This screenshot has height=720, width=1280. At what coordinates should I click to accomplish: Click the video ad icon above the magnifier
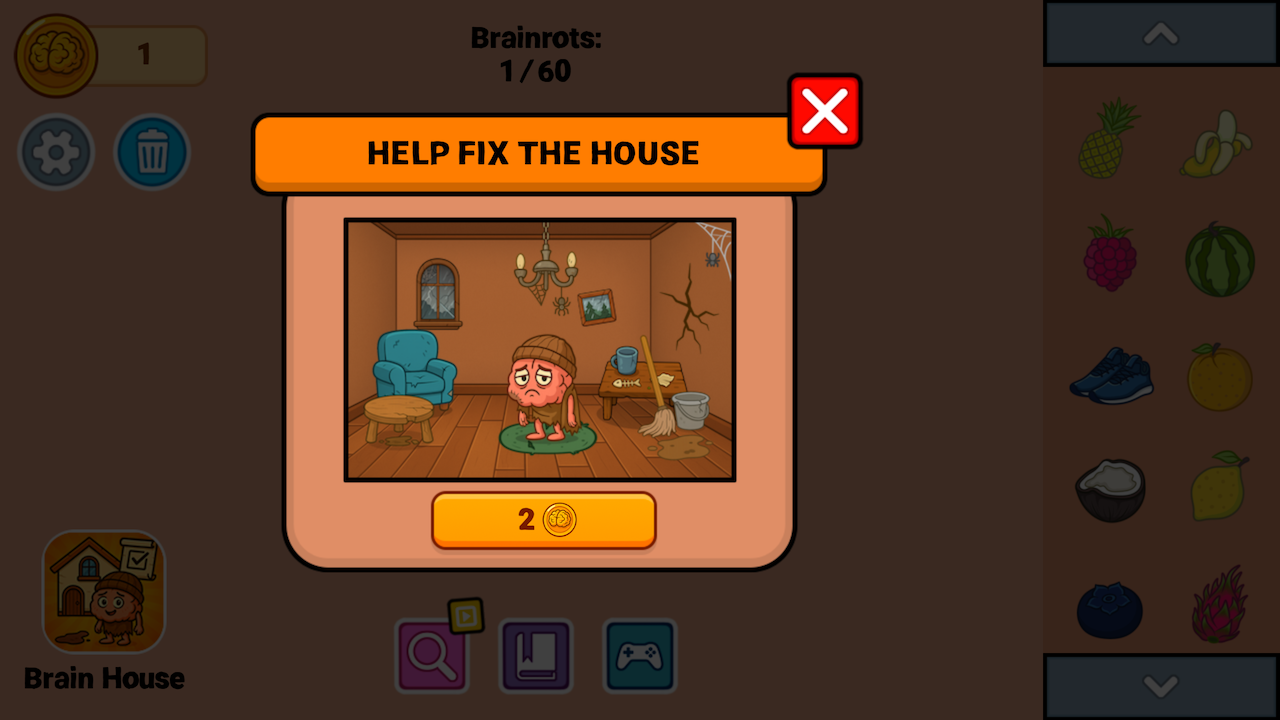(x=467, y=618)
